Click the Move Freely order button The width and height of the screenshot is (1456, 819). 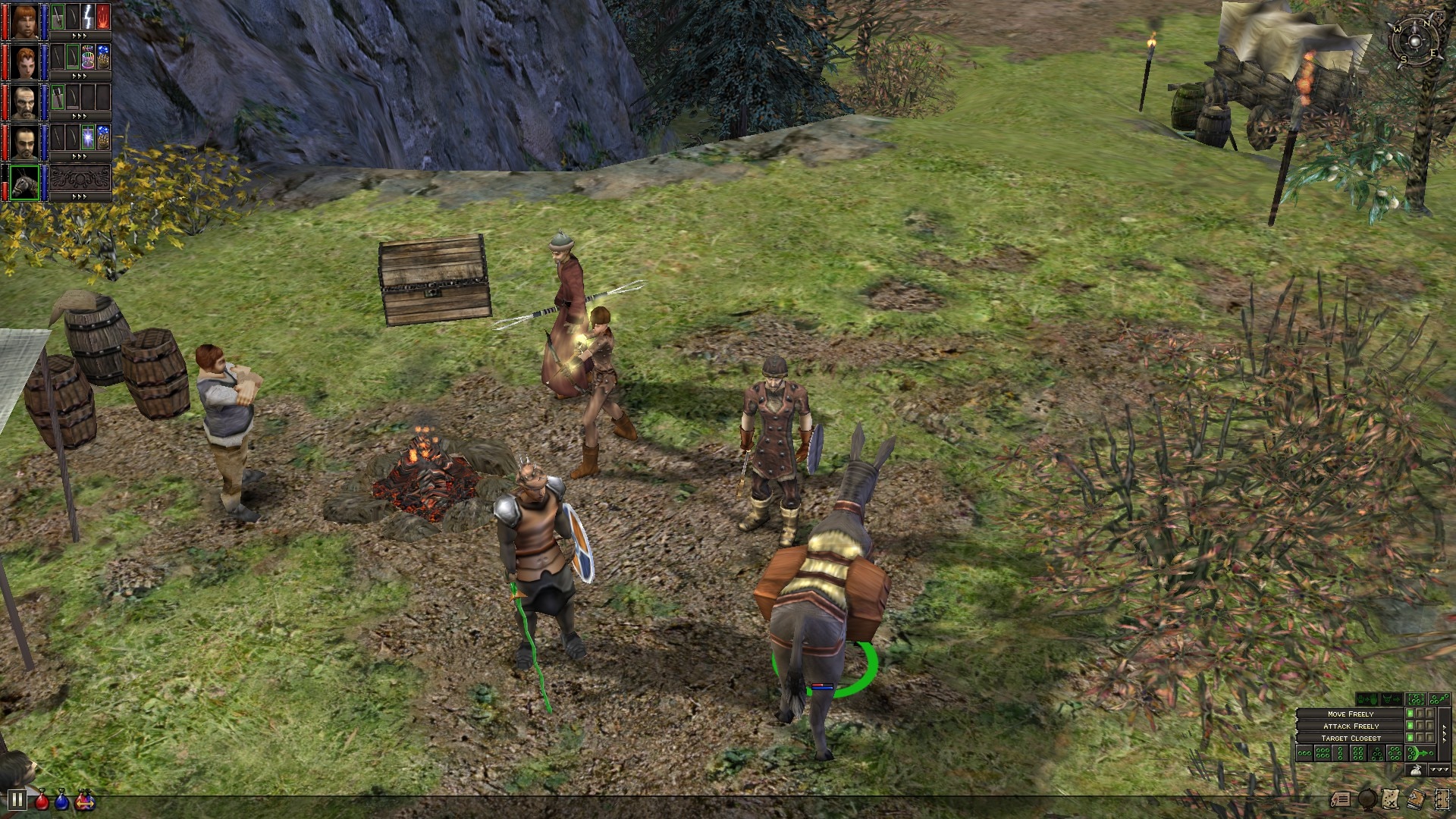point(1351,714)
